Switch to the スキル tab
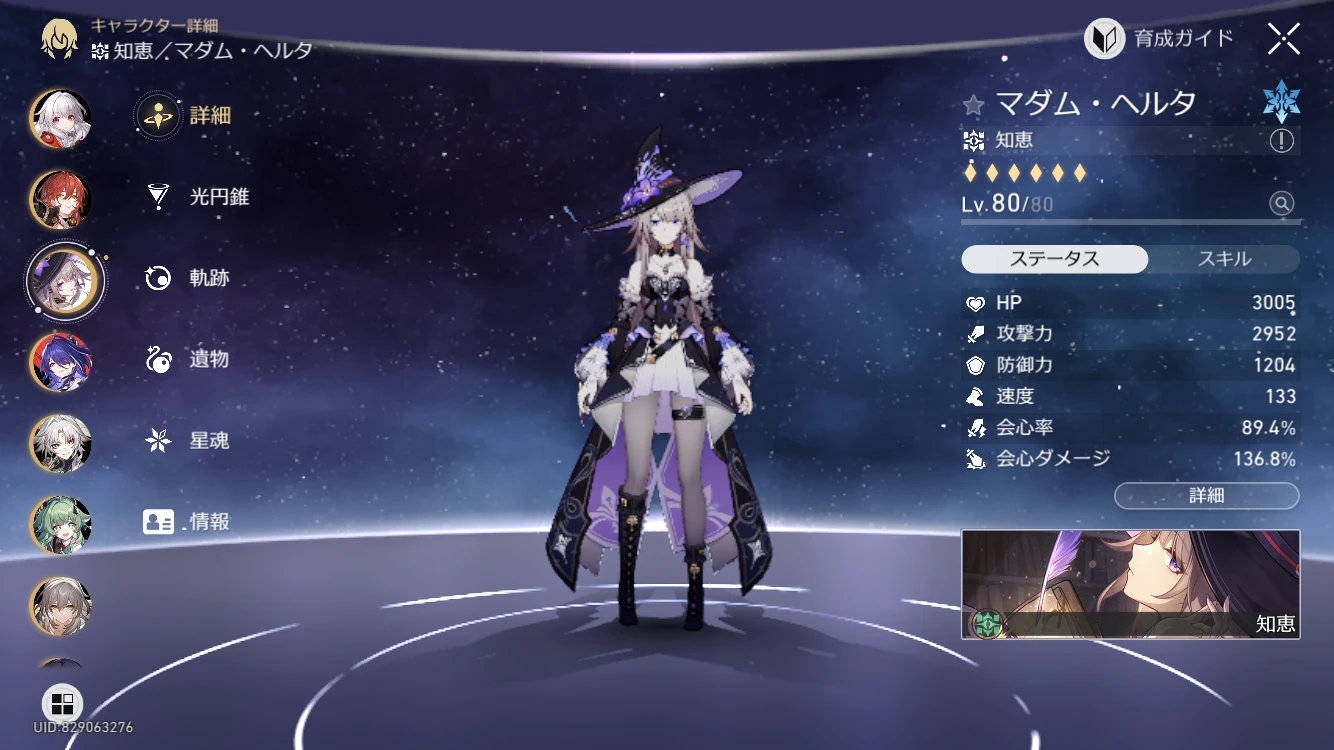 1224,259
